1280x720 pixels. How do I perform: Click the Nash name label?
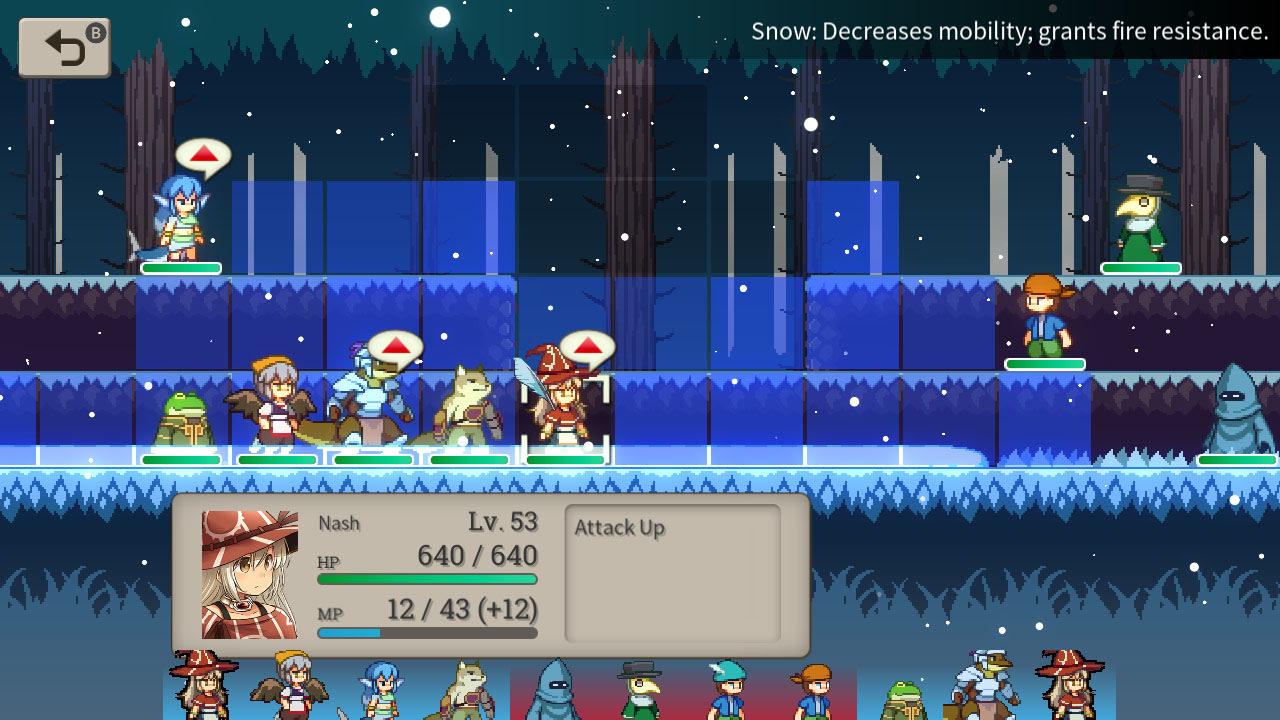(339, 522)
